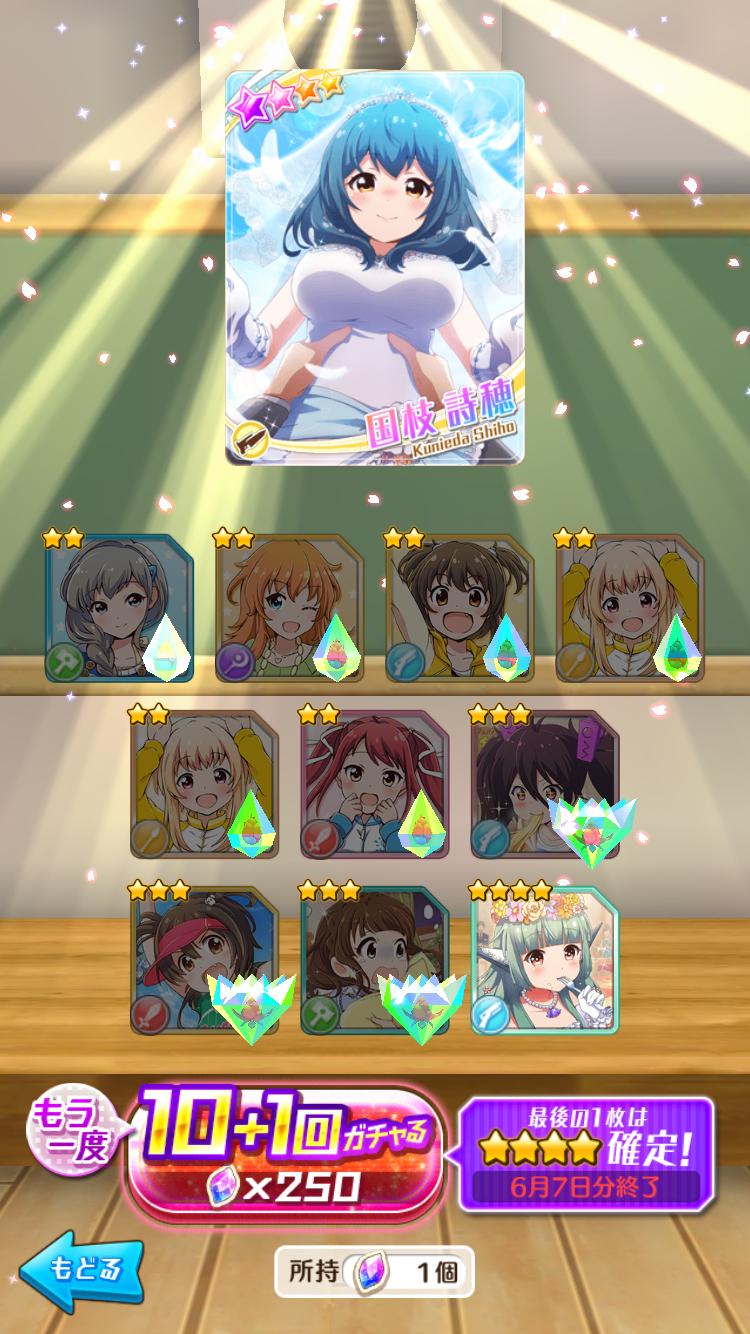Choose the orange-haired winking girl card
Screen dimensions: 750x1334
pos(289,608)
